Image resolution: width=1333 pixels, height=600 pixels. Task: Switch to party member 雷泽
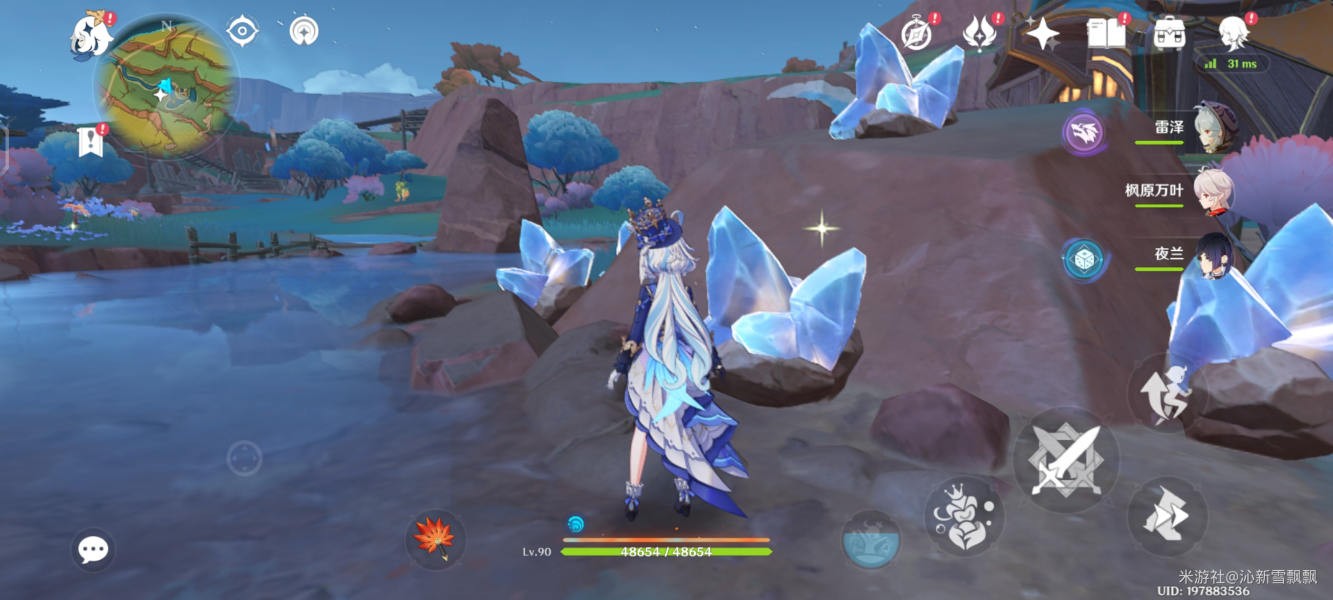[x=1214, y=130]
